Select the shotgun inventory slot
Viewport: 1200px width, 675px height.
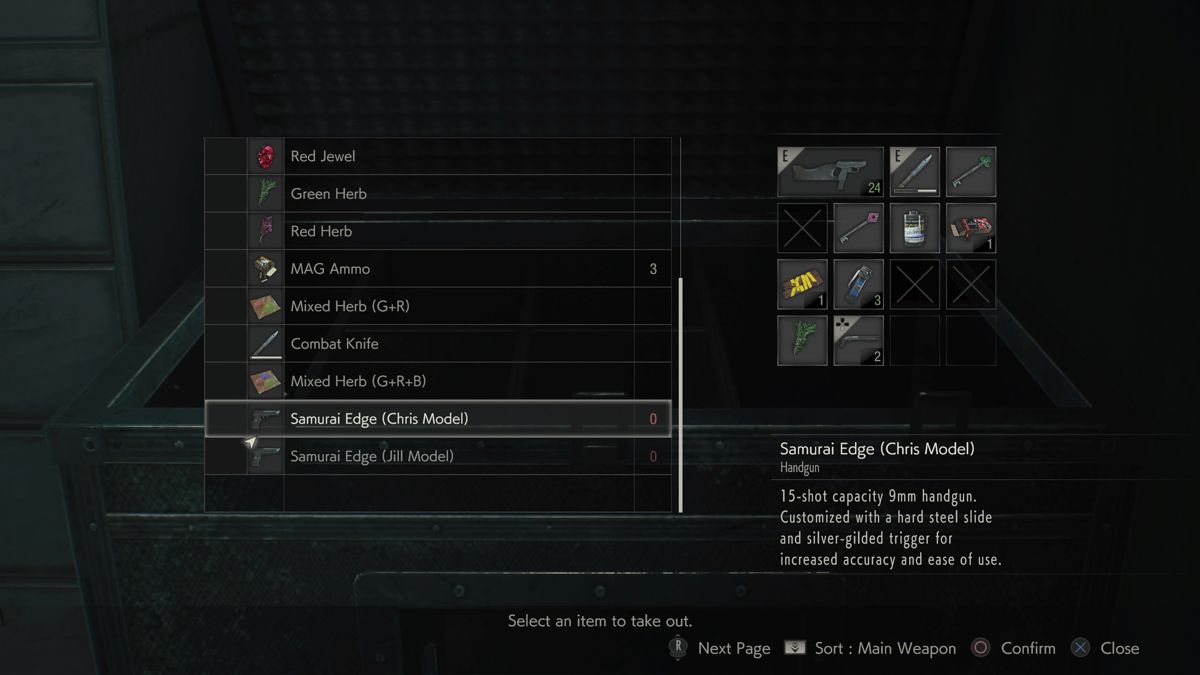859,340
